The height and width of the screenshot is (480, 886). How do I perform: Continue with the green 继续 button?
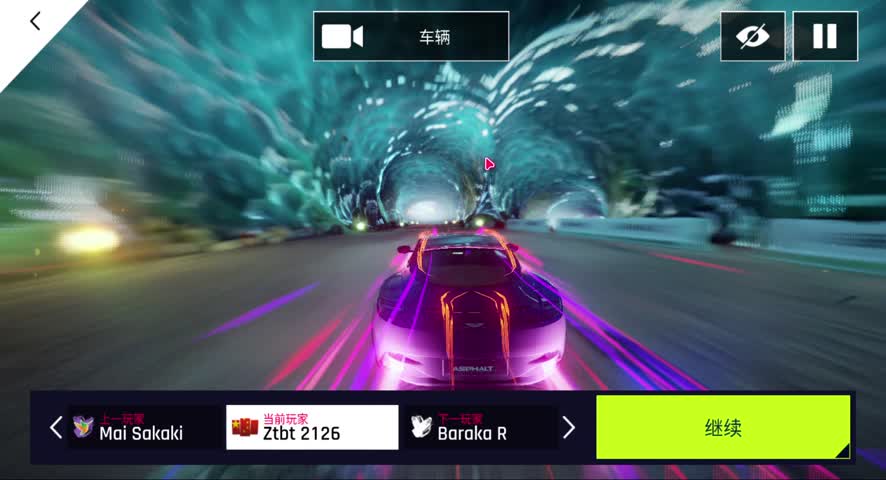pyautogui.click(x=723, y=428)
